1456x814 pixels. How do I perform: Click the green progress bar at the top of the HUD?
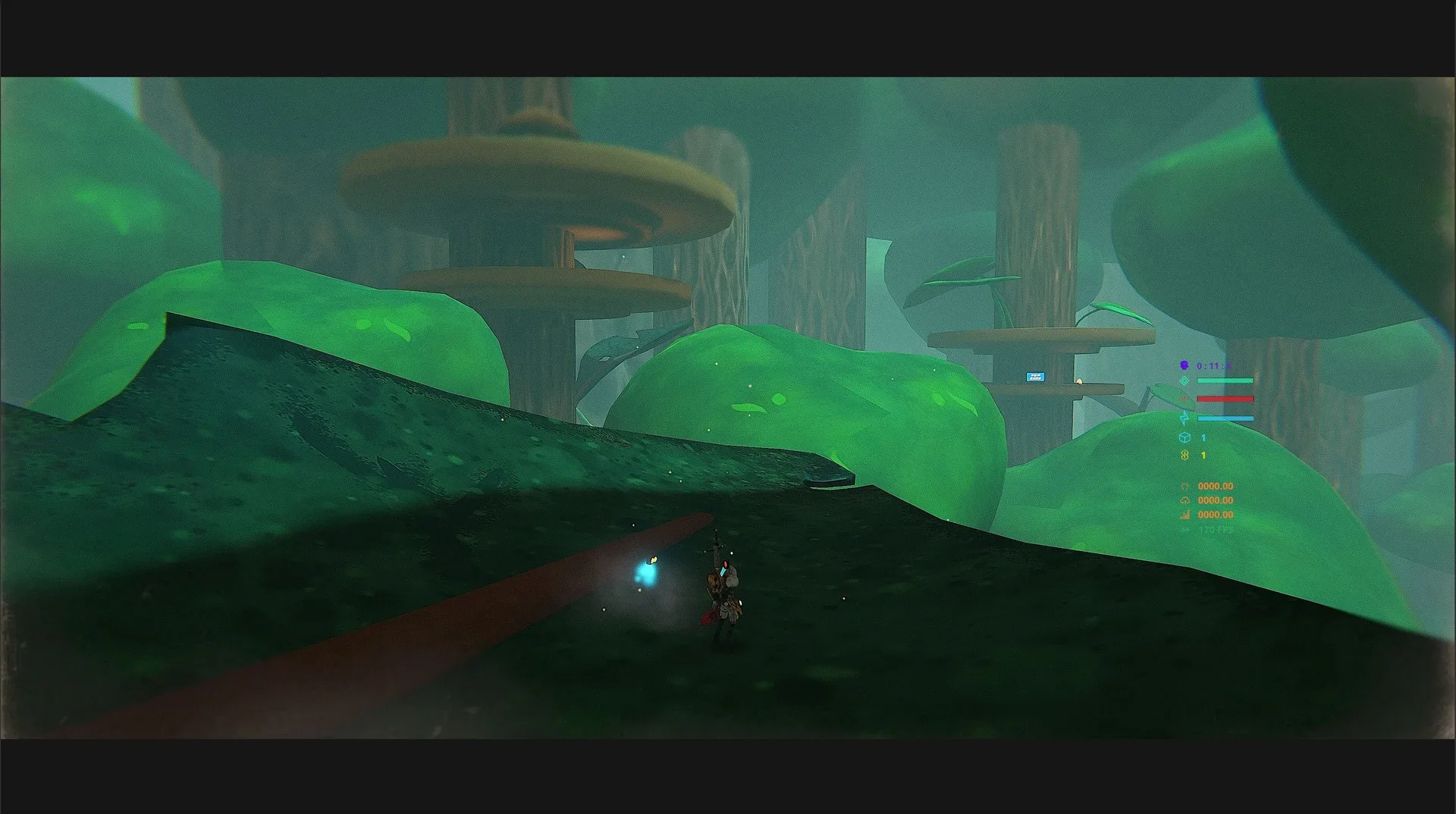pos(1225,380)
